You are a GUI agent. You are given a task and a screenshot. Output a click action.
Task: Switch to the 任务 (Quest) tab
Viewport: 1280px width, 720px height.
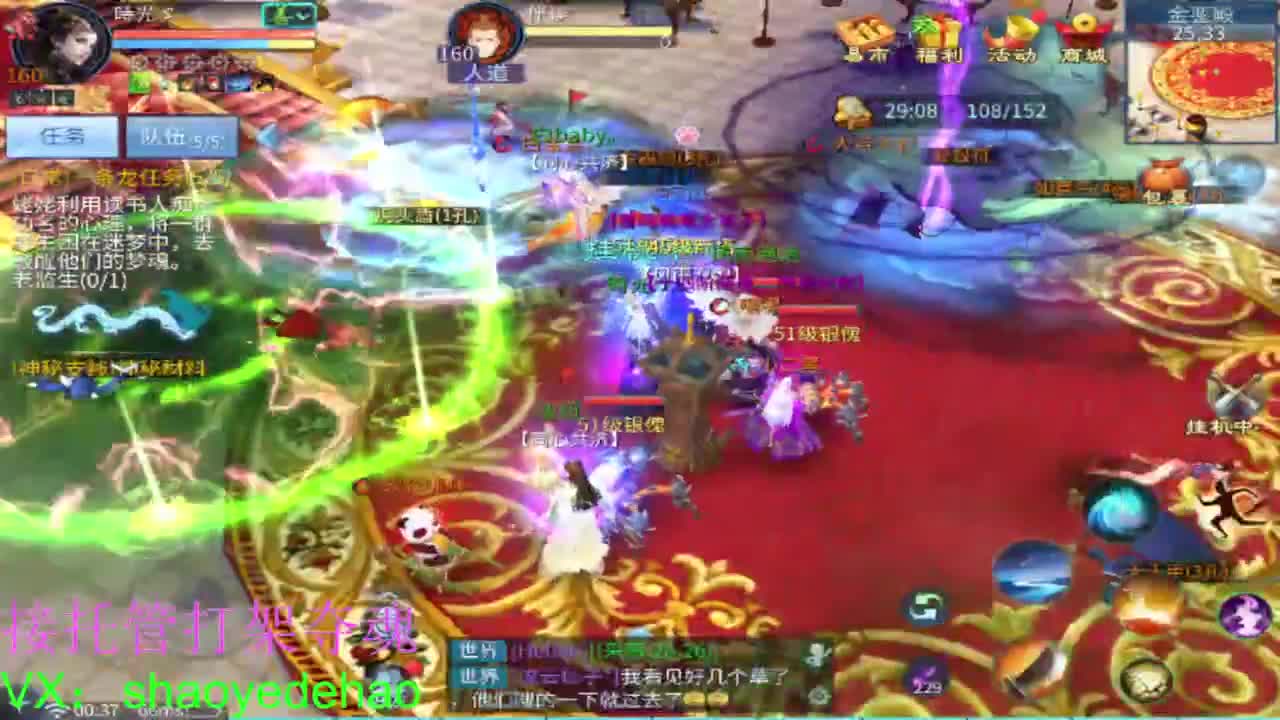coord(62,135)
